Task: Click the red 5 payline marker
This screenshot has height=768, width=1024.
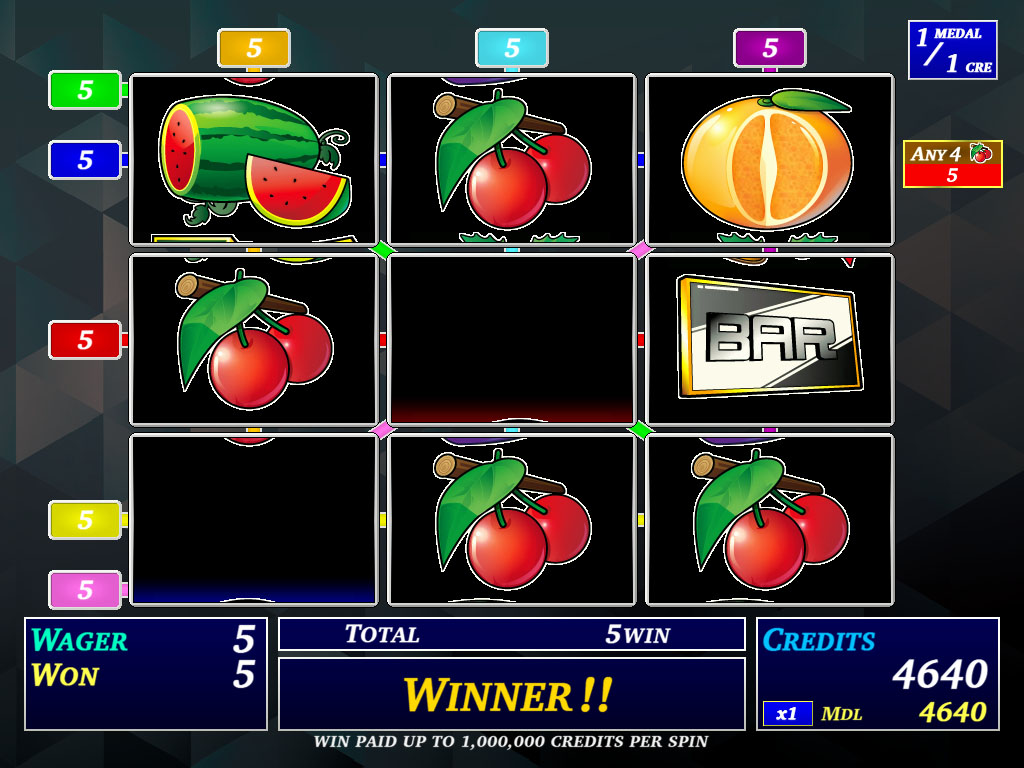Action: [x=85, y=340]
